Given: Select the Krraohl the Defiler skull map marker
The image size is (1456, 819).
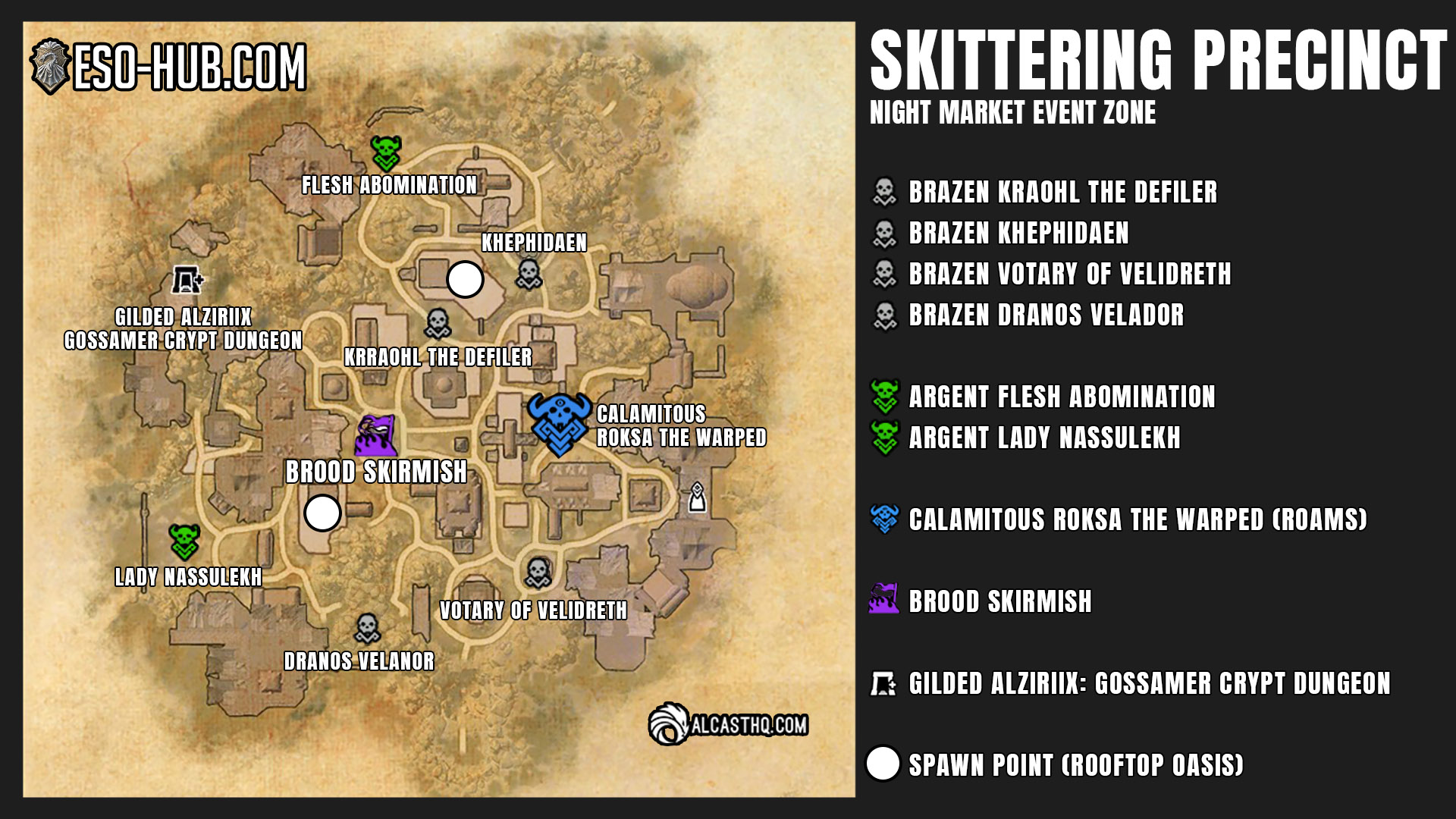Looking at the screenshot, I should point(438,323).
